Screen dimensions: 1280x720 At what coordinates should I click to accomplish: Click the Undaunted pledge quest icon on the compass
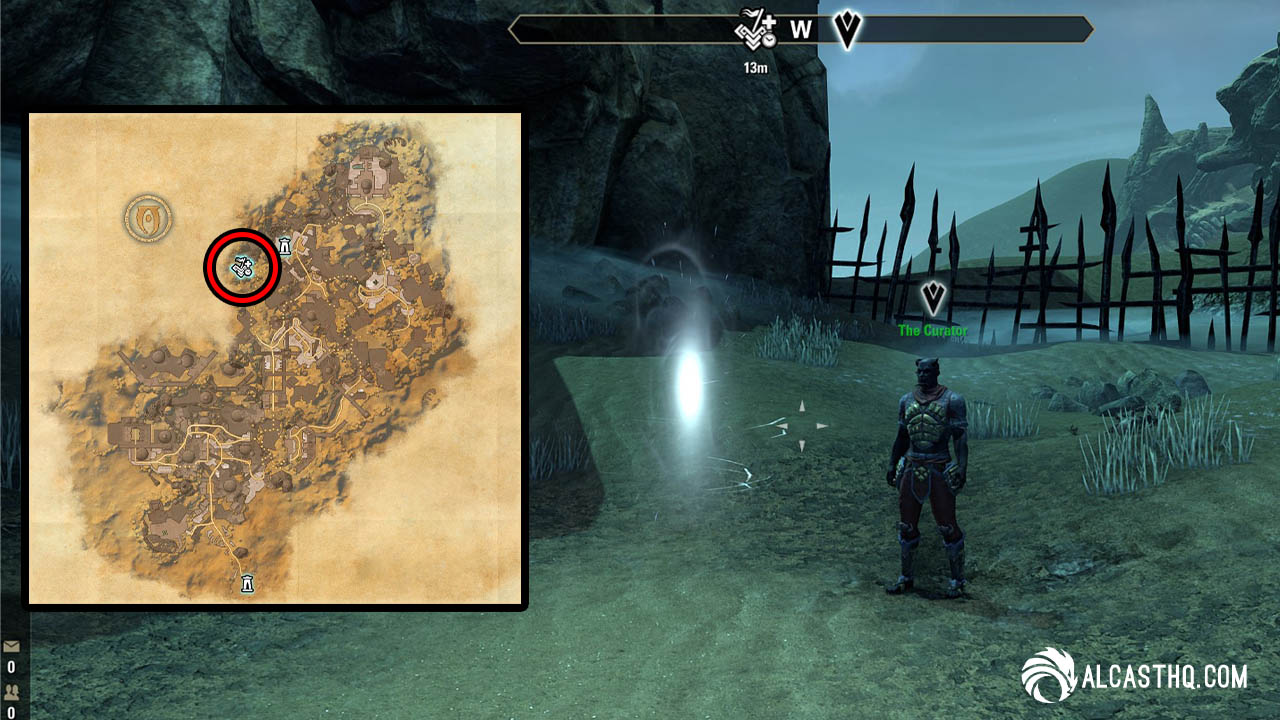pos(751,30)
